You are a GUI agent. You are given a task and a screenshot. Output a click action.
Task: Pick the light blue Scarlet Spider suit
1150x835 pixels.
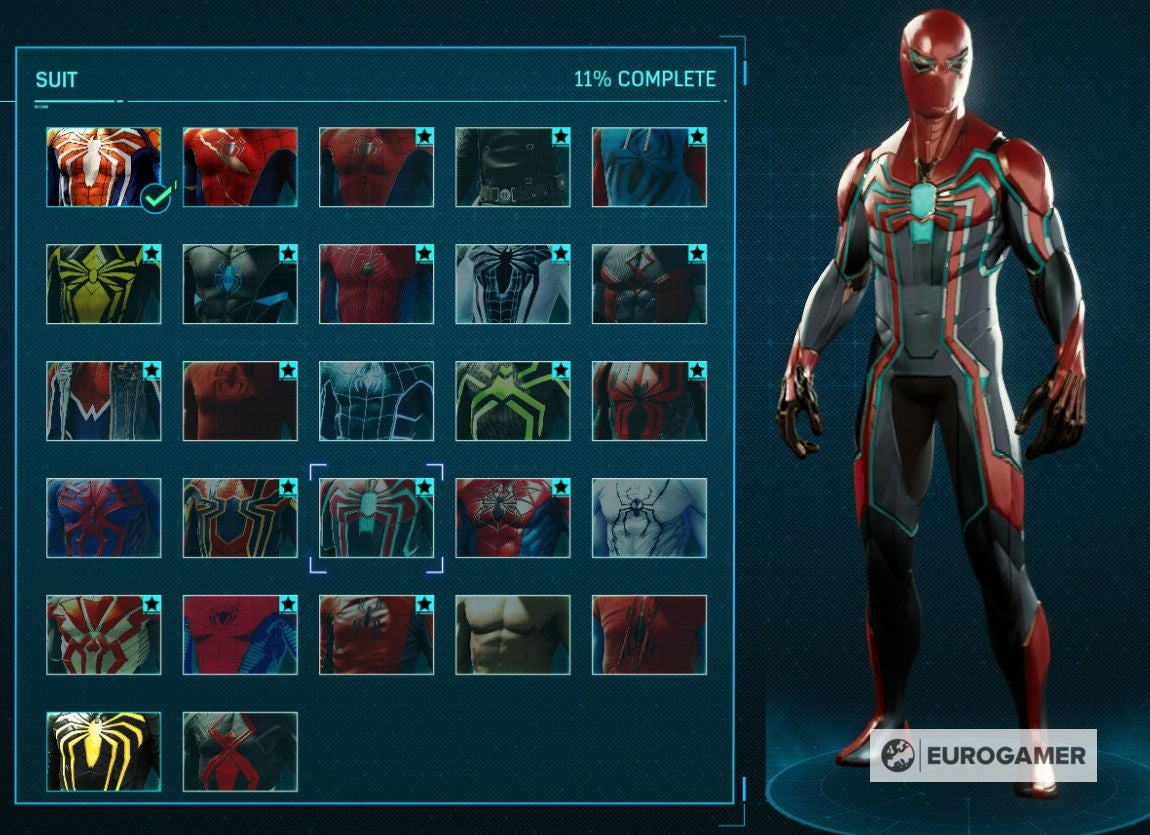tap(649, 167)
